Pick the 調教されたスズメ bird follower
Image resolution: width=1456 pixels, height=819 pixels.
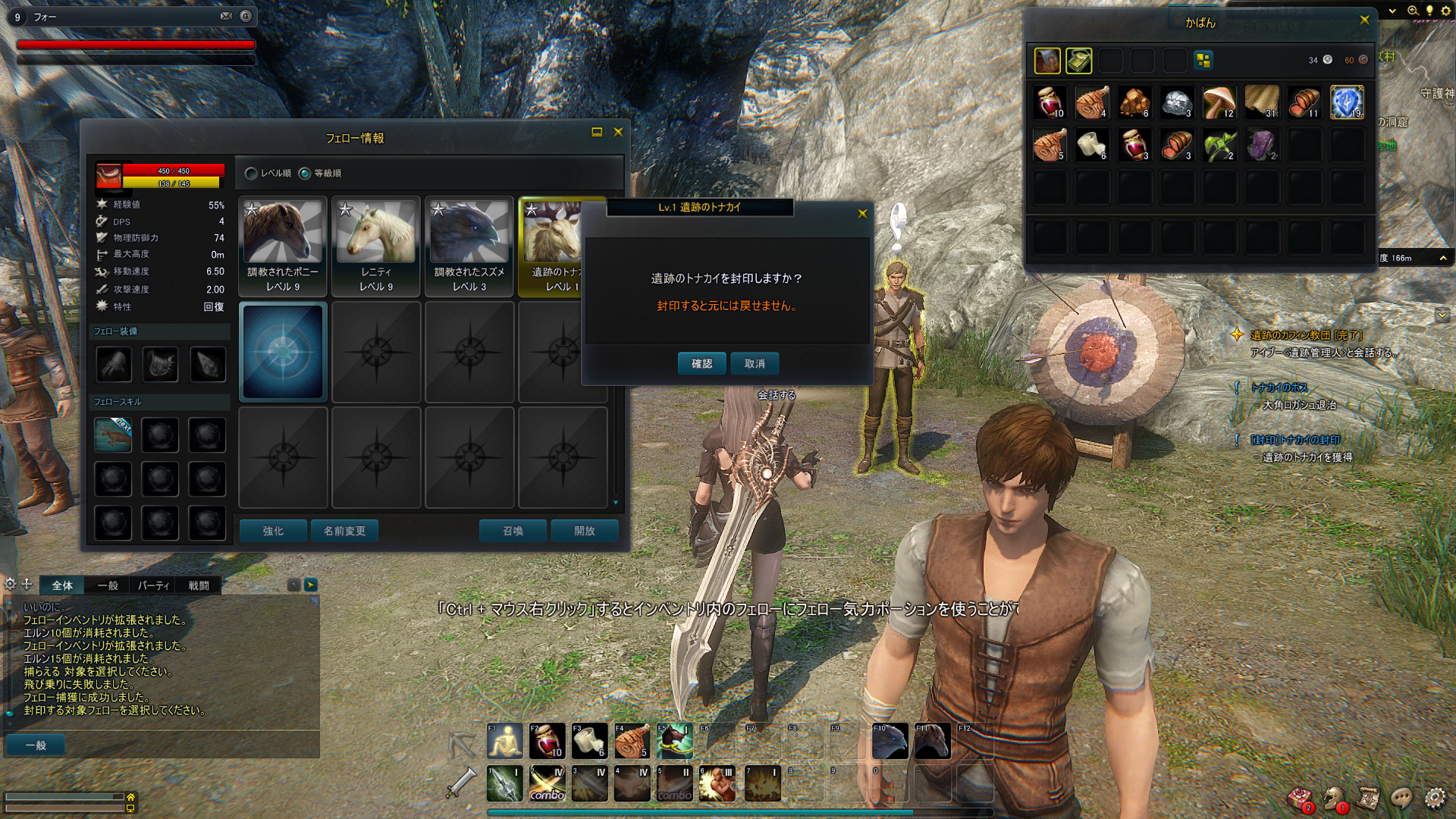click(x=469, y=246)
